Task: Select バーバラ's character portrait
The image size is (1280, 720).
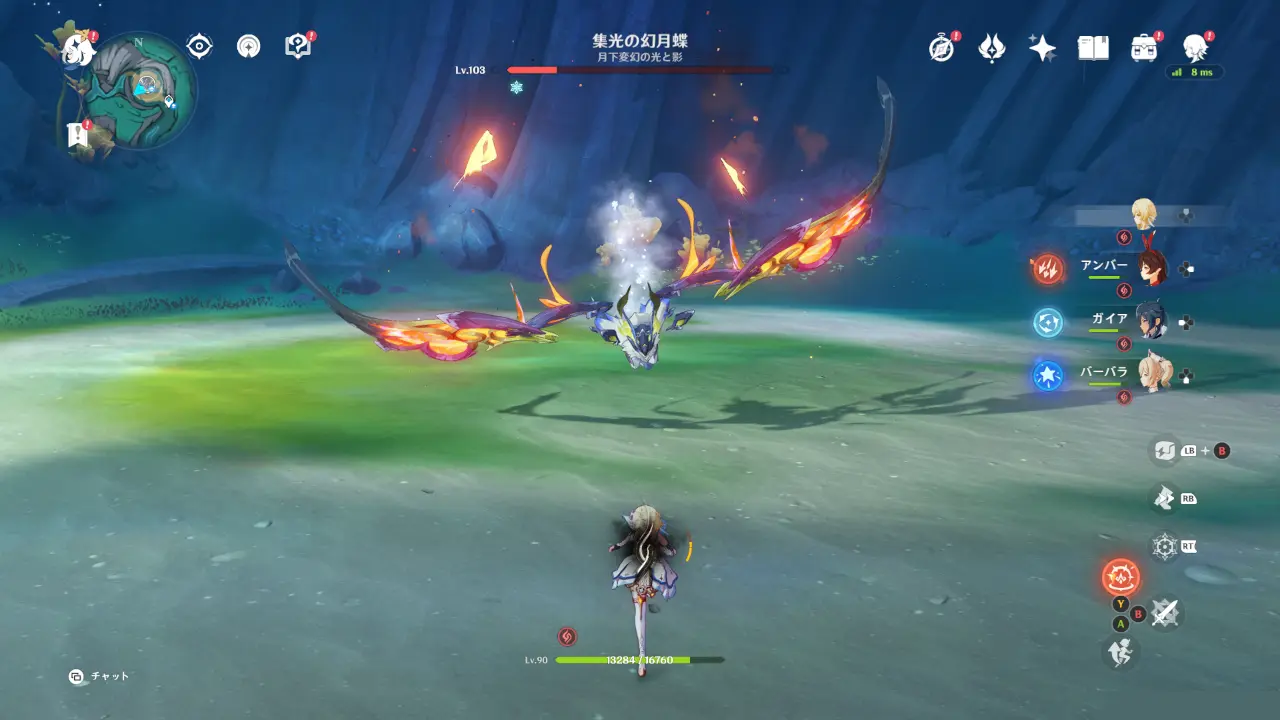Action: (x=1154, y=370)
